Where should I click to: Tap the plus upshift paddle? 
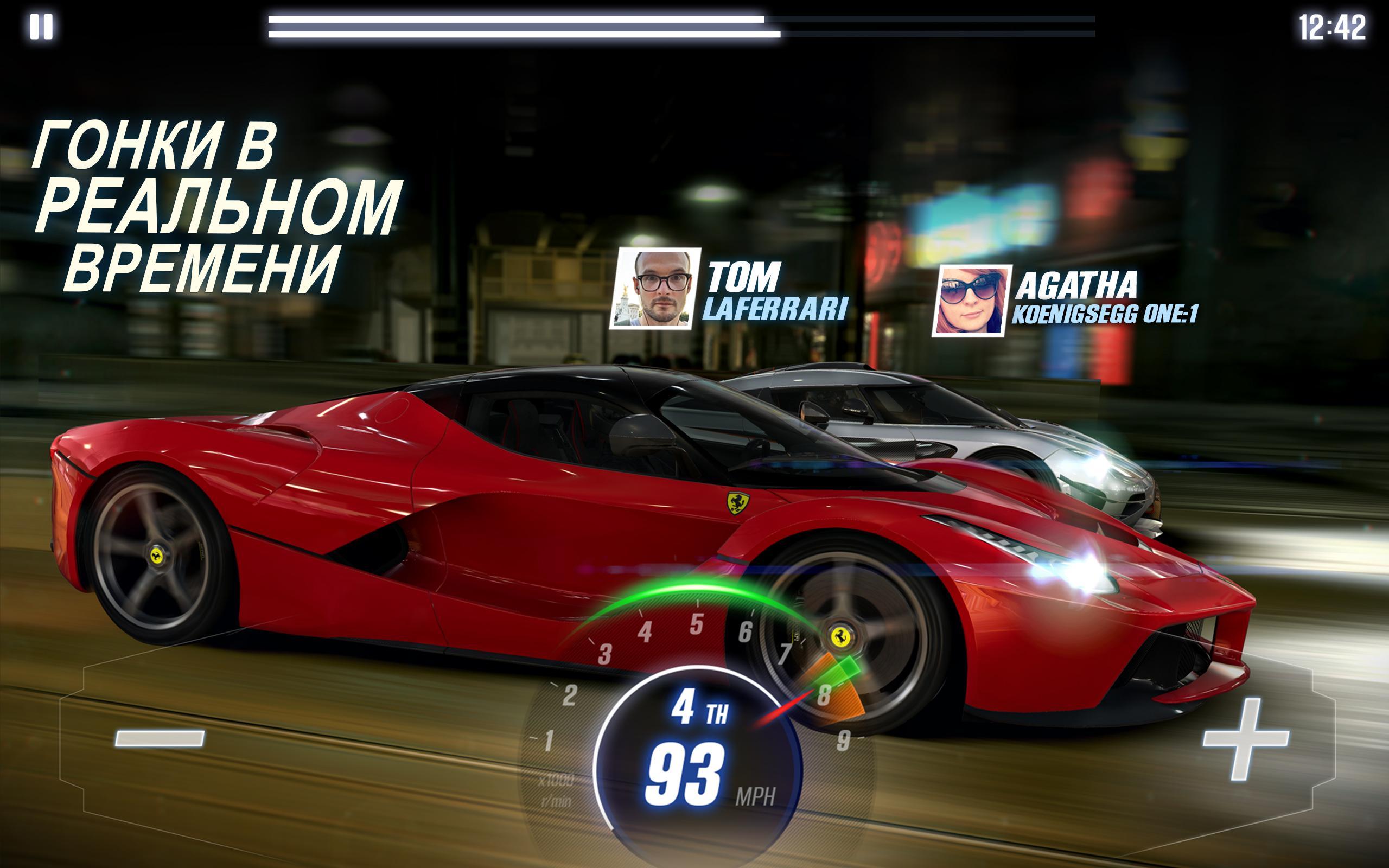click(1245, 739)
